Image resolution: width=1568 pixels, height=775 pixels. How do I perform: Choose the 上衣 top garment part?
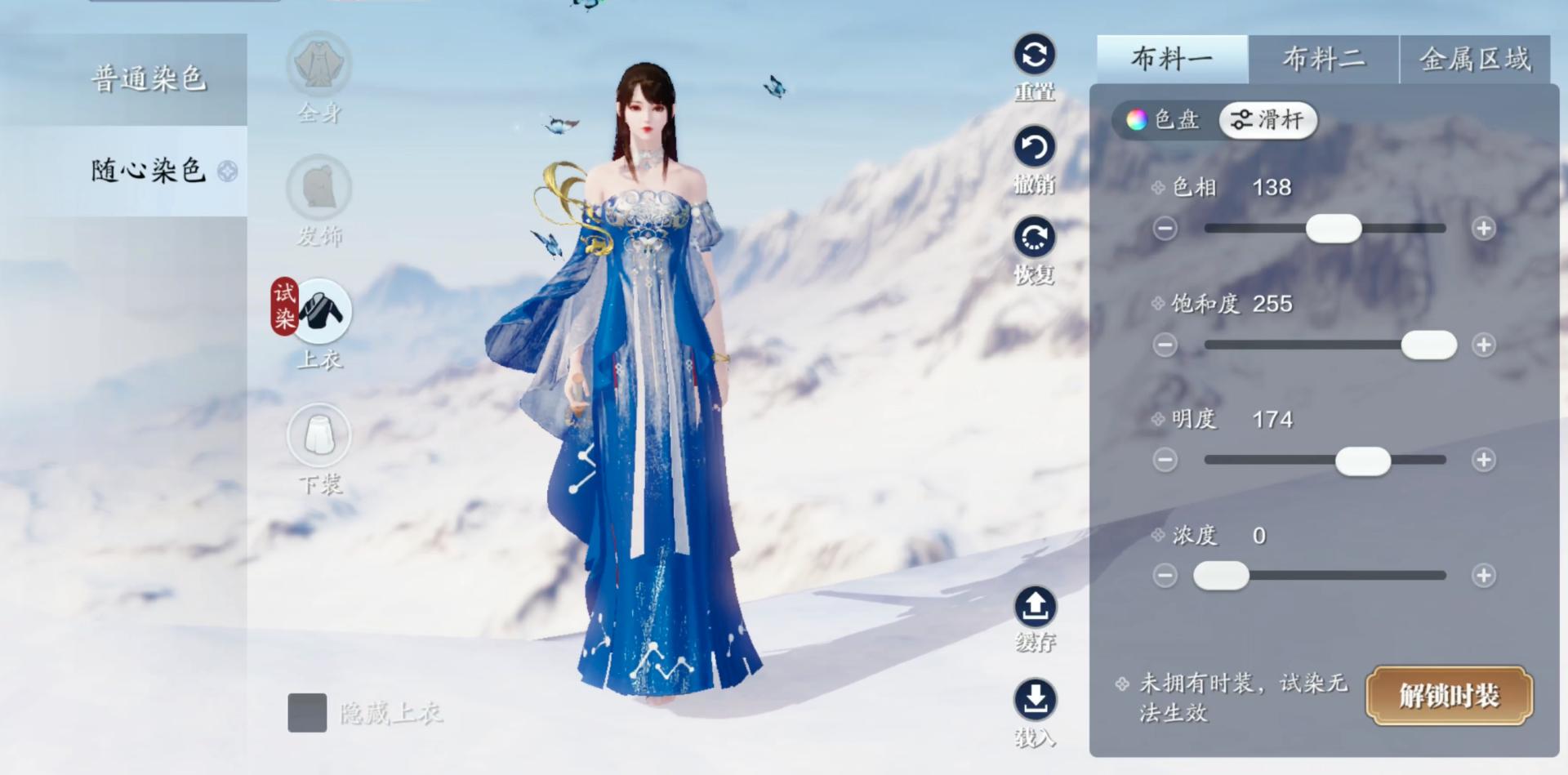(321, 312)
